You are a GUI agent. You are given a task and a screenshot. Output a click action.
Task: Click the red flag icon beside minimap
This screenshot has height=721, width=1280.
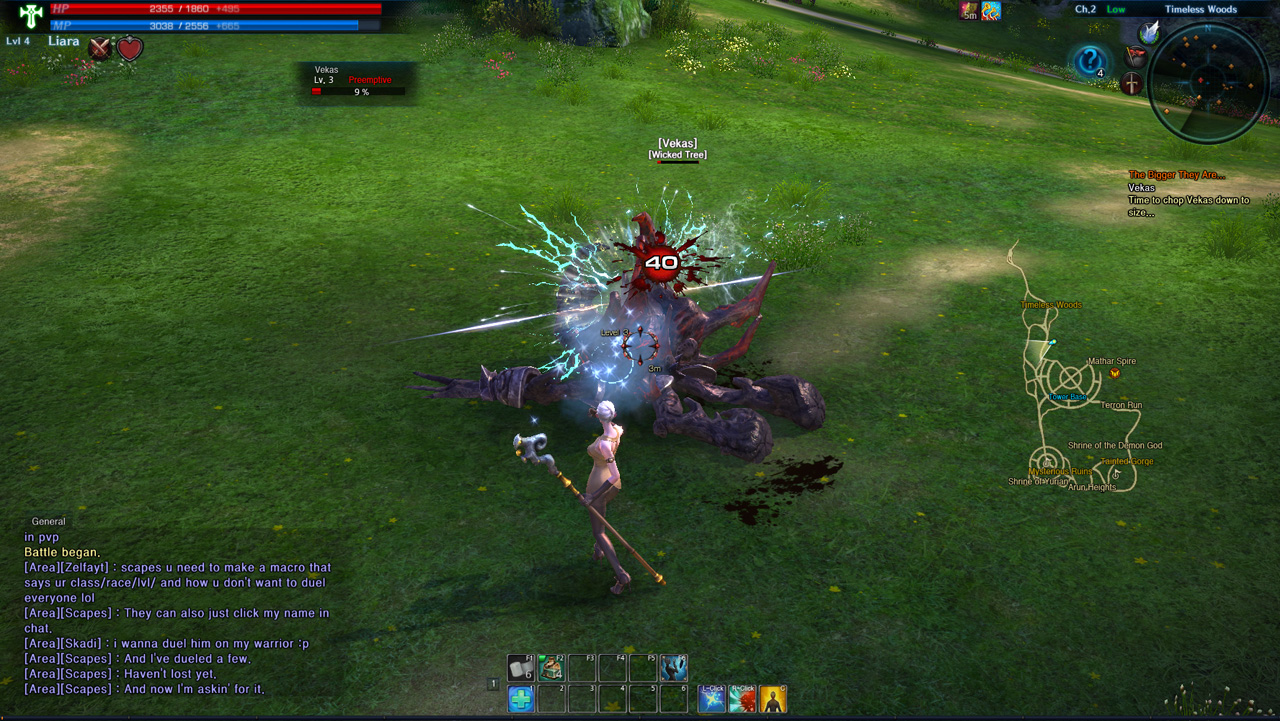point(1135,56)
